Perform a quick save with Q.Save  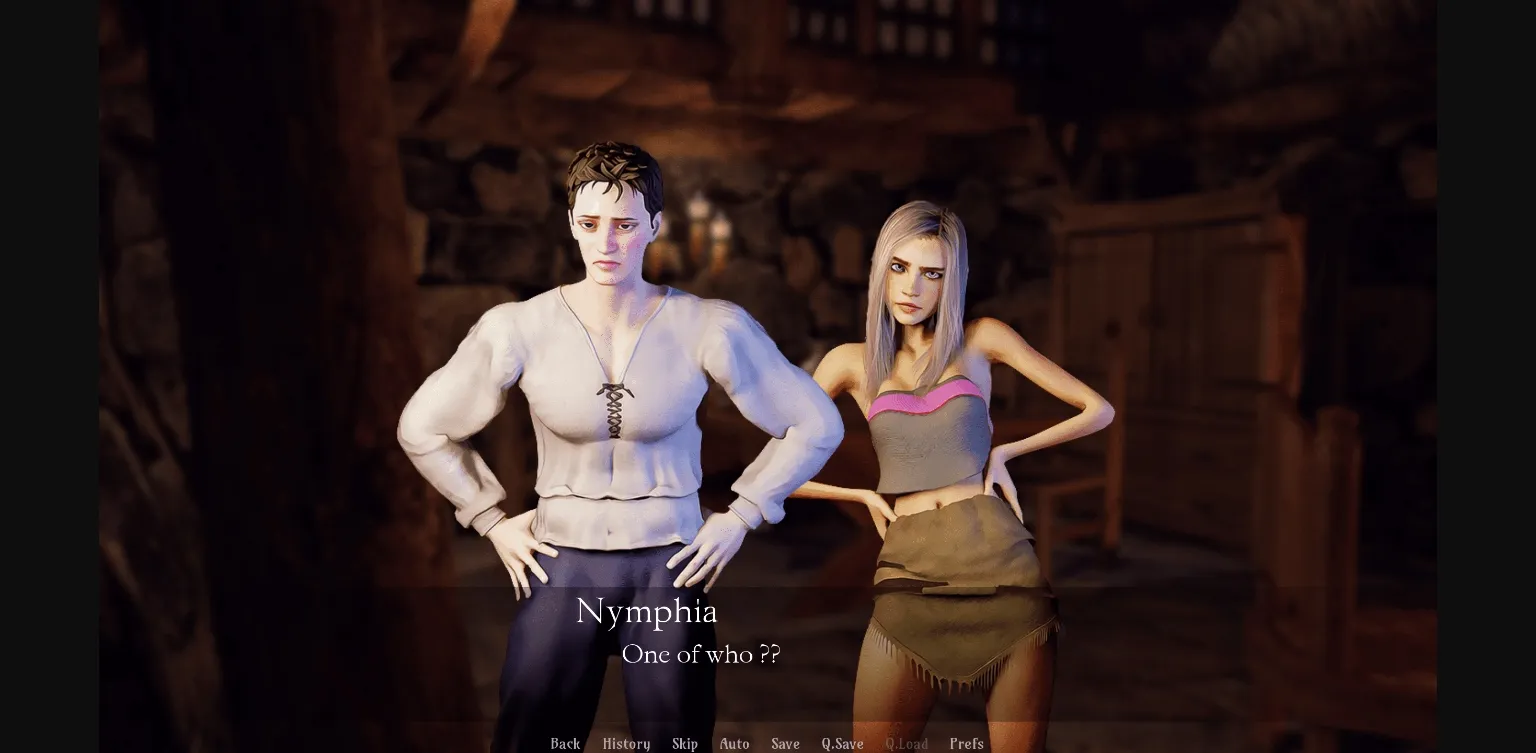(842, 744)
